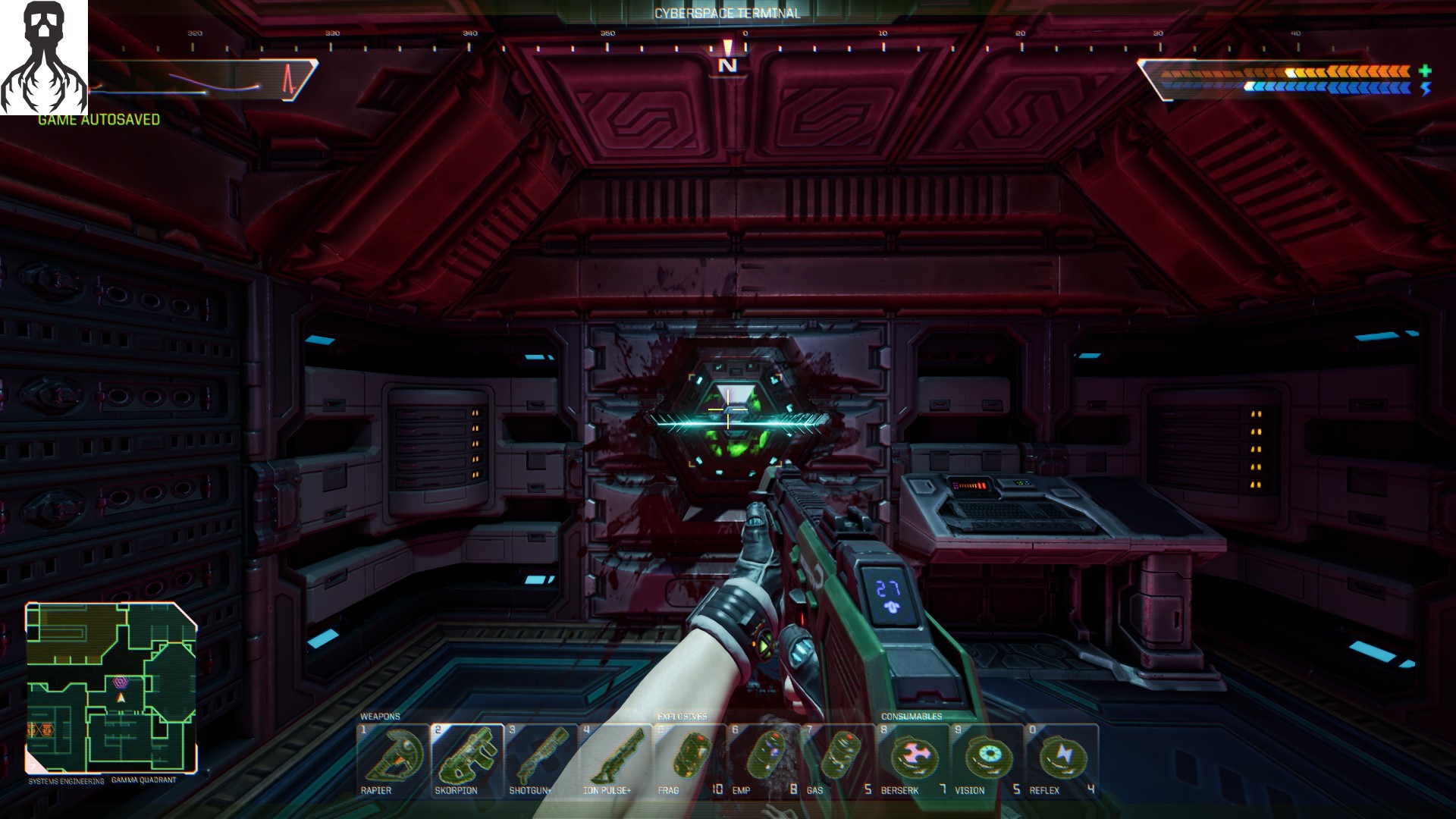Equip the Skorpion in the hotbar
Image resolution: width=1456 pixels, height=819 pixels.
click(467, 761)
